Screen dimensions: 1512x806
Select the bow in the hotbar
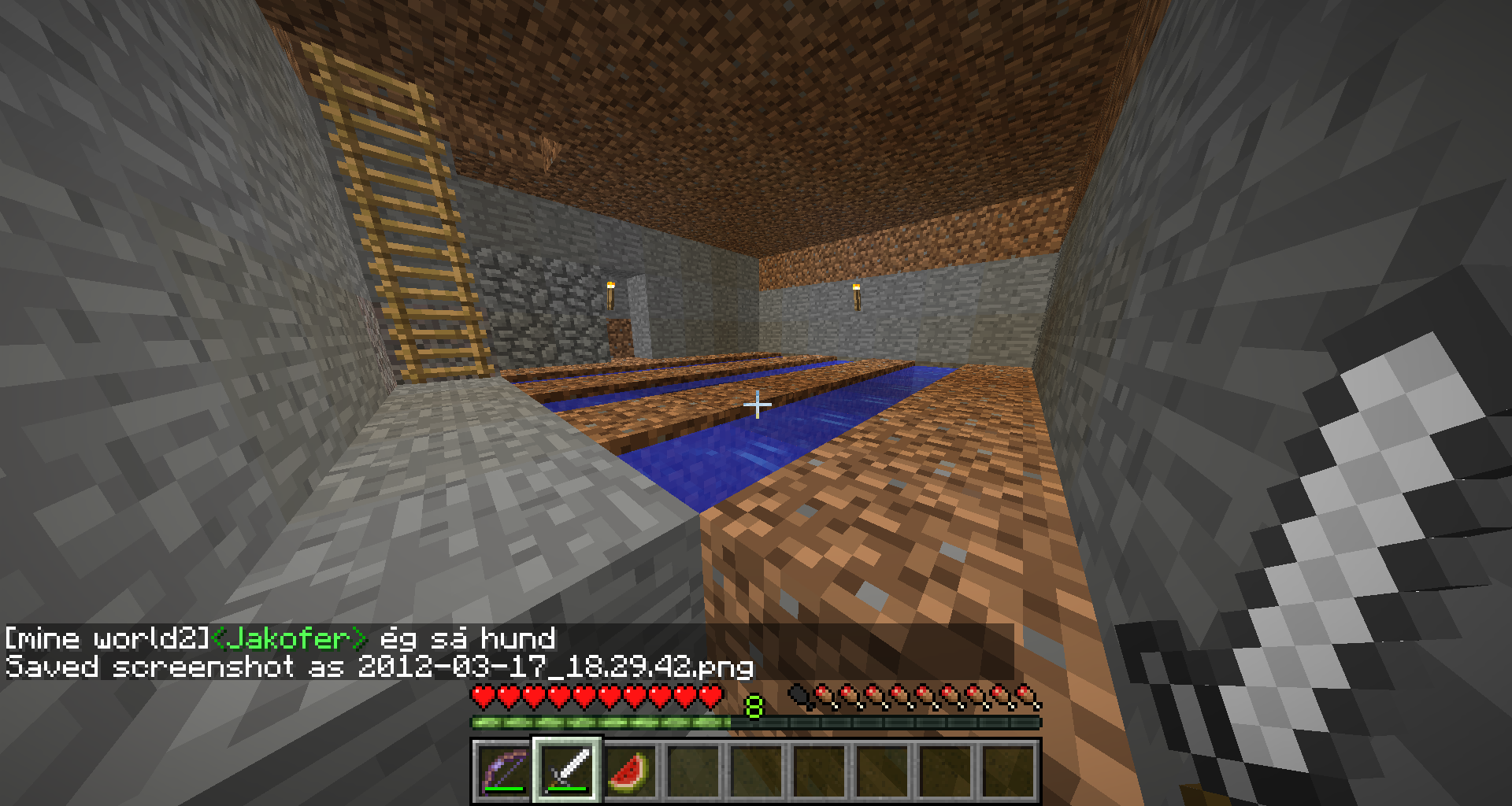tap(504, 770)
